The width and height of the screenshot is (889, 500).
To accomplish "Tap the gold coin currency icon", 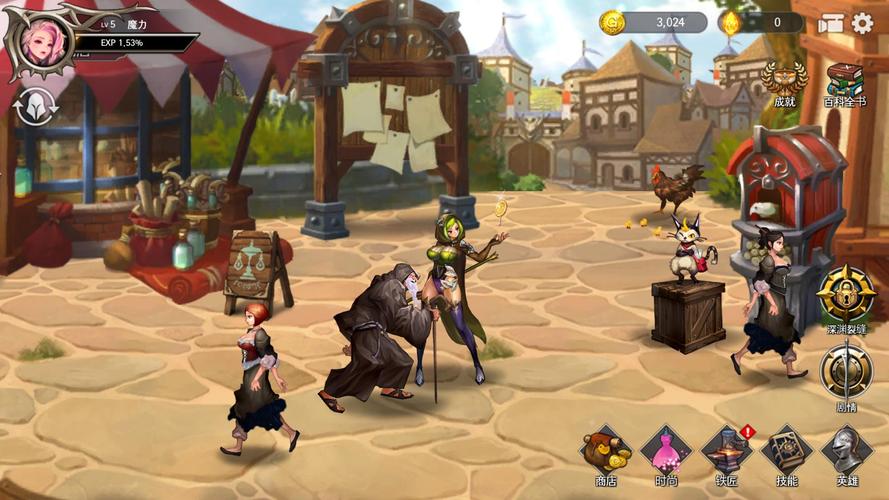I will coord(612,22).
